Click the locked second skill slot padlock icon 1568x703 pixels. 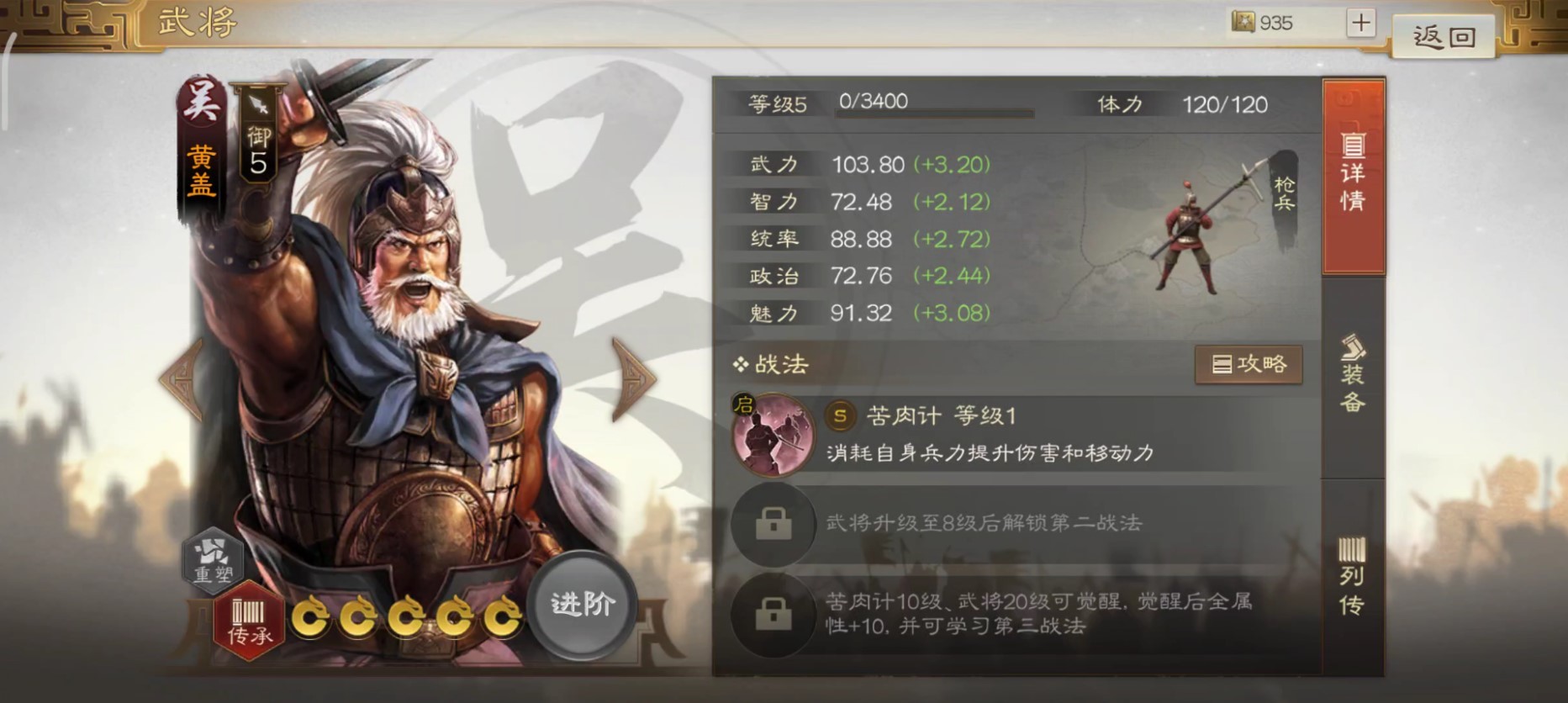(773, 523)
